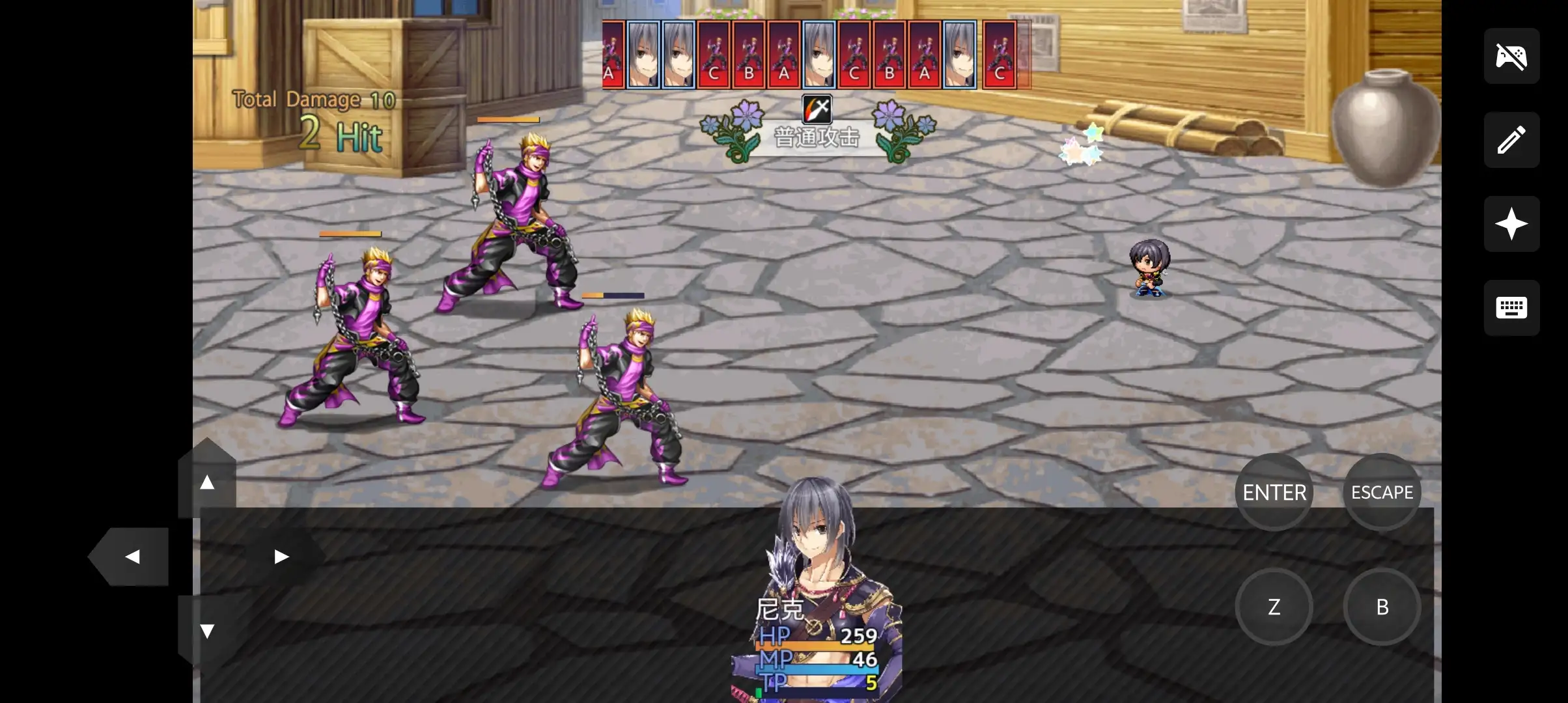Tap the up arrow on the d-pad
This screenshot has width=1568, height=703.
pos(207,482)
